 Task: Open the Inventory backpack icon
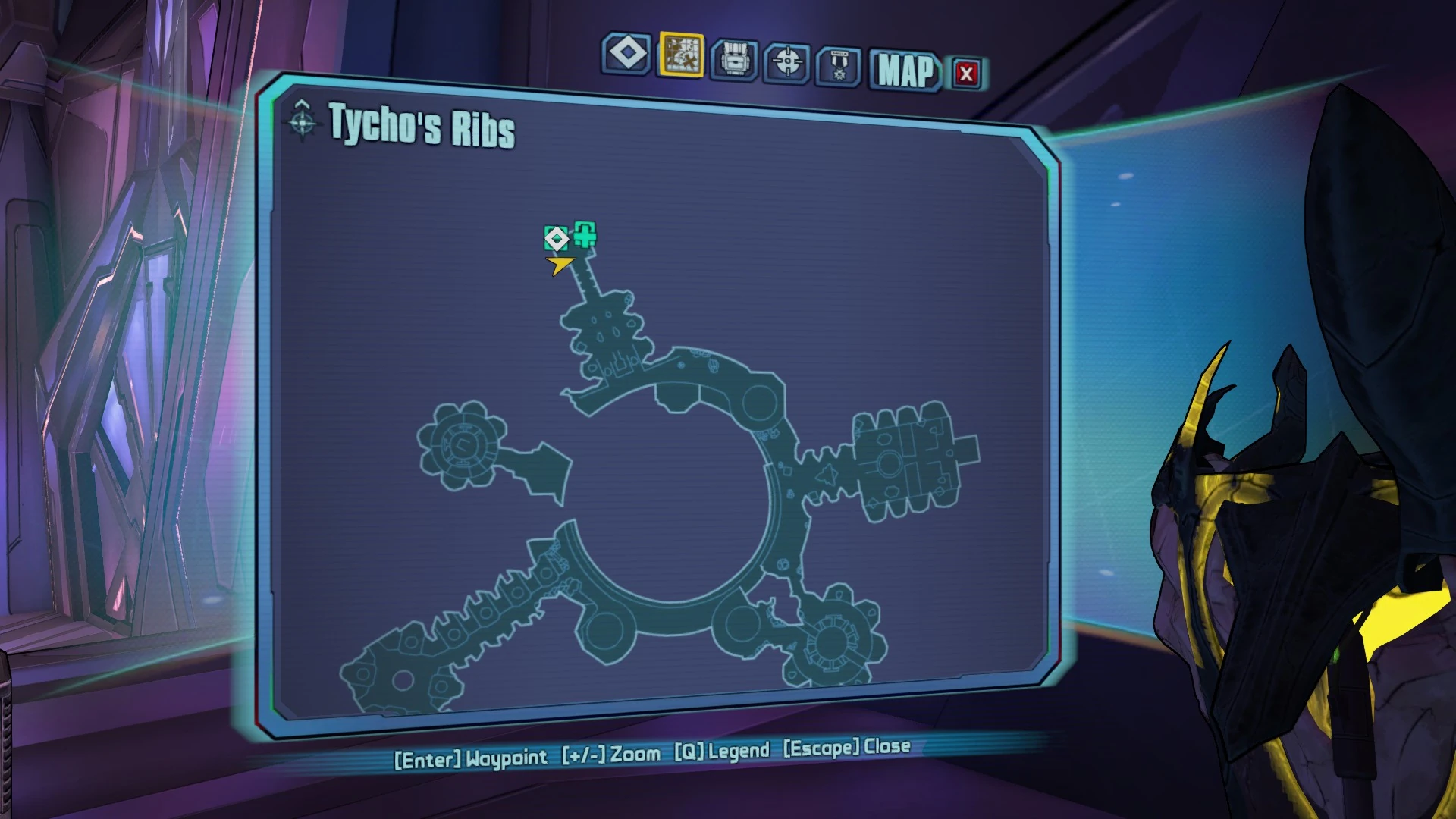coord(736,58)
